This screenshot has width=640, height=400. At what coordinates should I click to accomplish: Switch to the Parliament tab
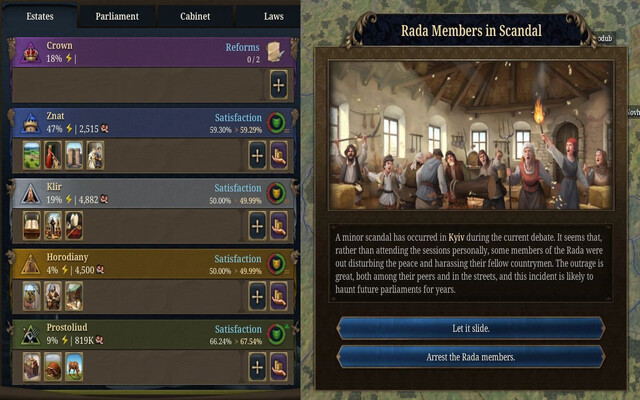point(117,16)
